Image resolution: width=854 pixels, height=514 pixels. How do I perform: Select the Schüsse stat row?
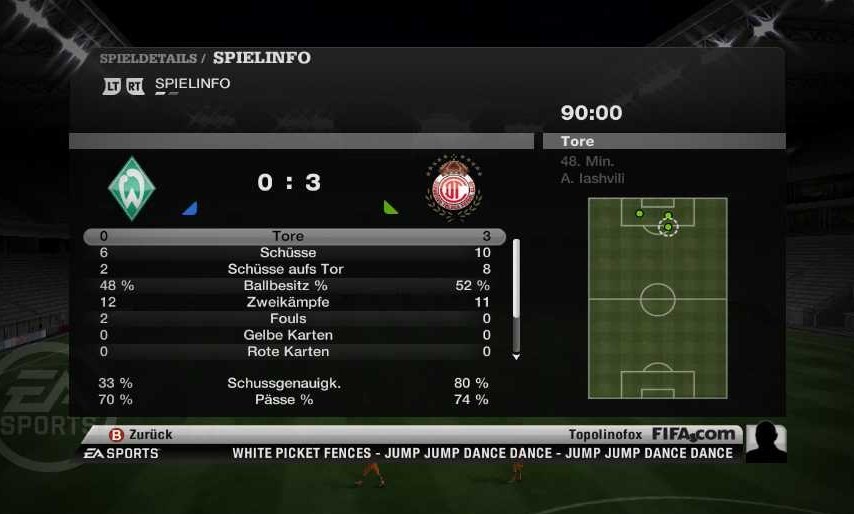288,253
